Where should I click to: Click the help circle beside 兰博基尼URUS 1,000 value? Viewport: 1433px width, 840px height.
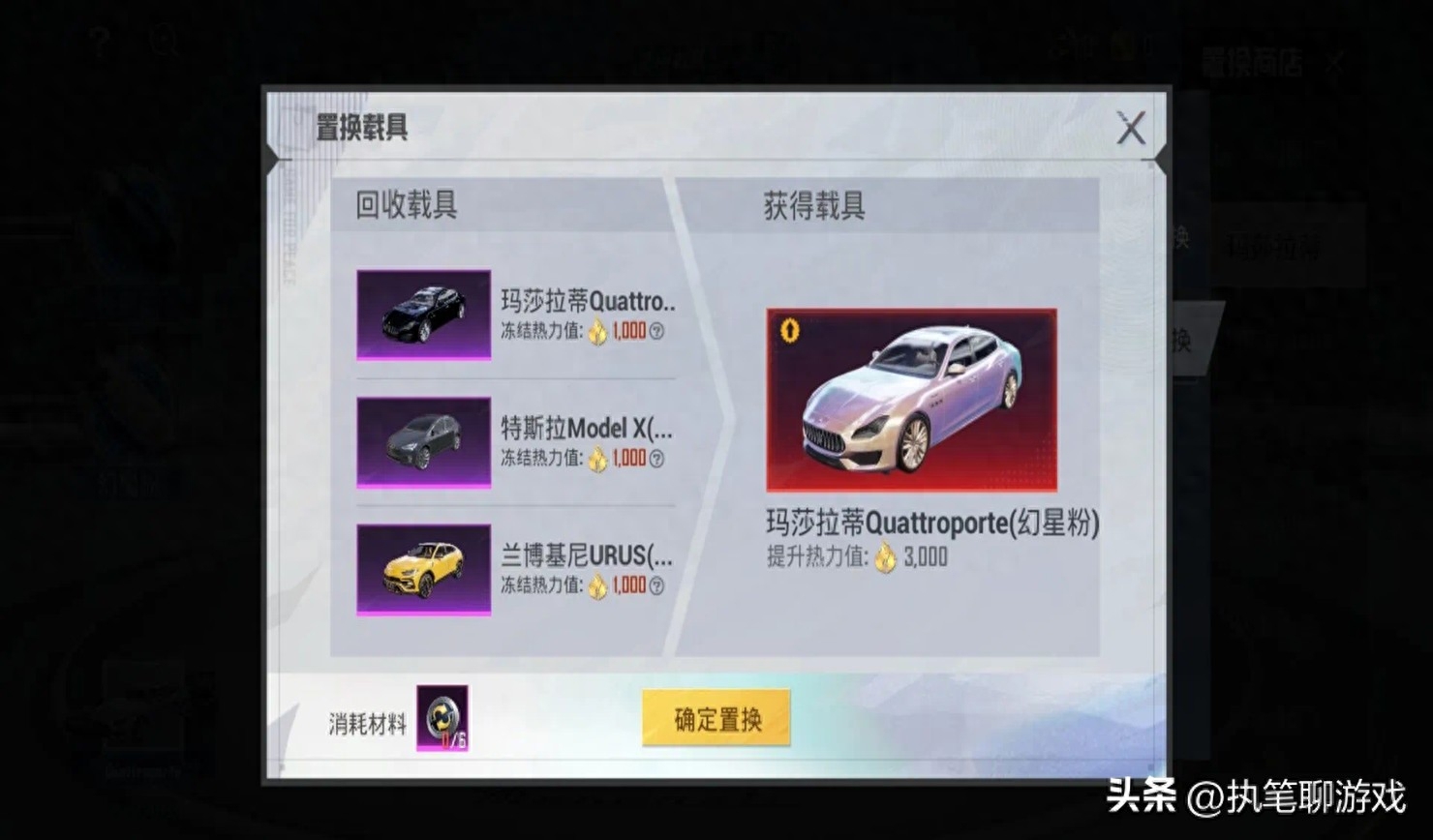(656, 587)
